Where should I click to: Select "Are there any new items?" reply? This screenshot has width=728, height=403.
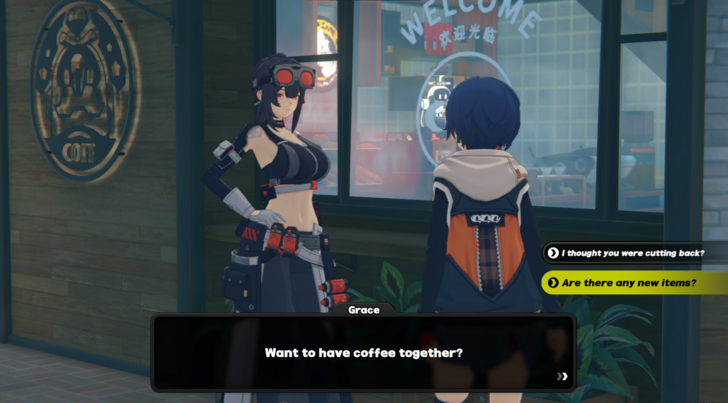(628, 283)
